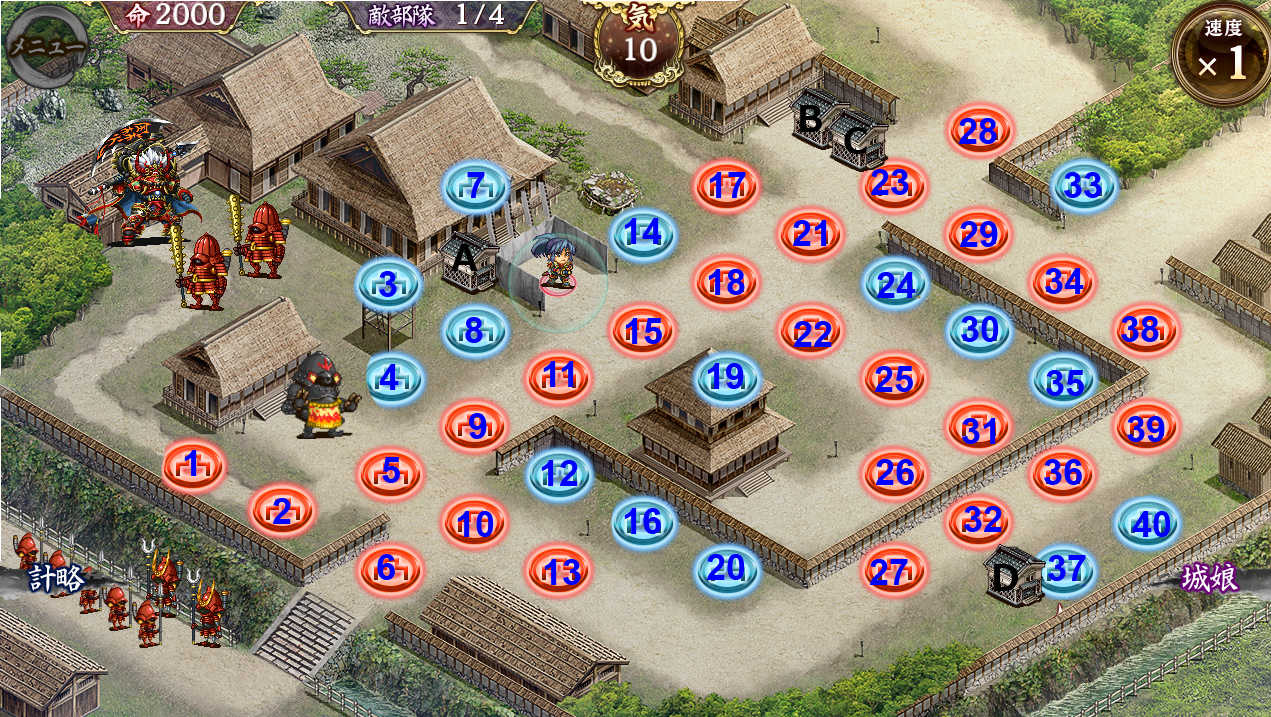Select red placement tile 38
Screen dimensions: 1271x717
coord(1145,328)
